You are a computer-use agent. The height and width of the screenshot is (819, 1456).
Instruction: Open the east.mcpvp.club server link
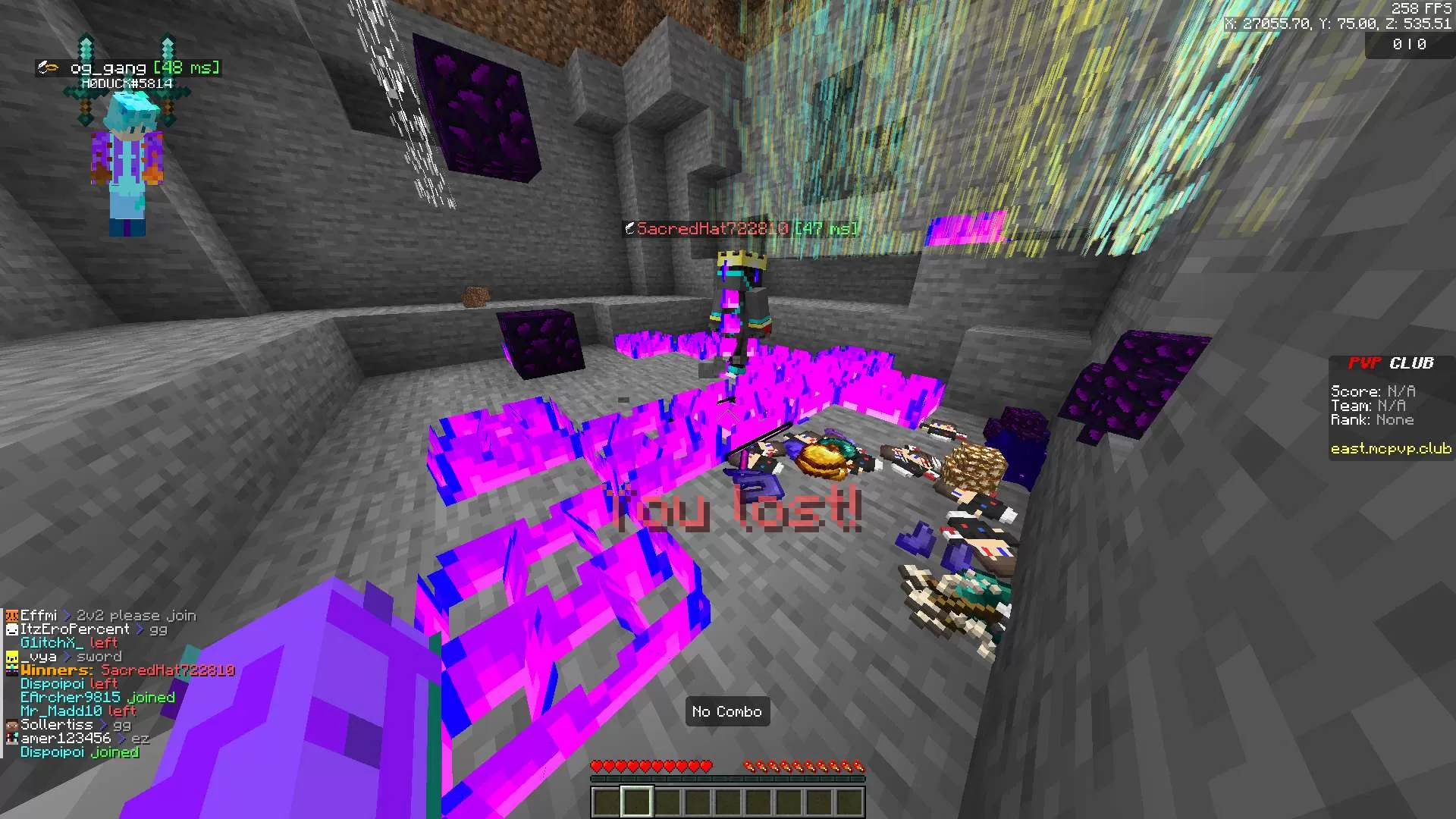click(x=1391, y=448)
